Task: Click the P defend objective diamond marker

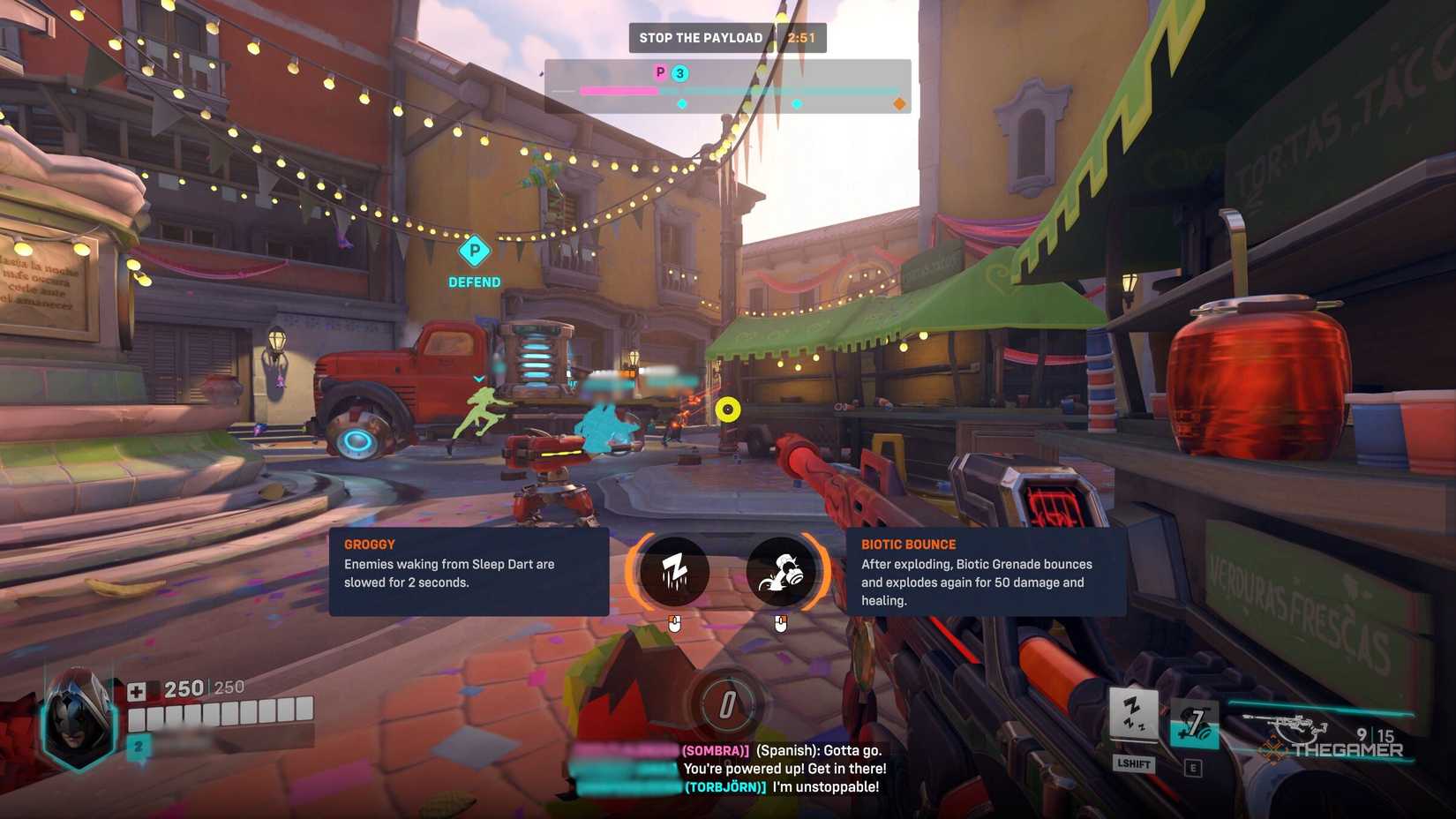Action: tap(475, 252)
